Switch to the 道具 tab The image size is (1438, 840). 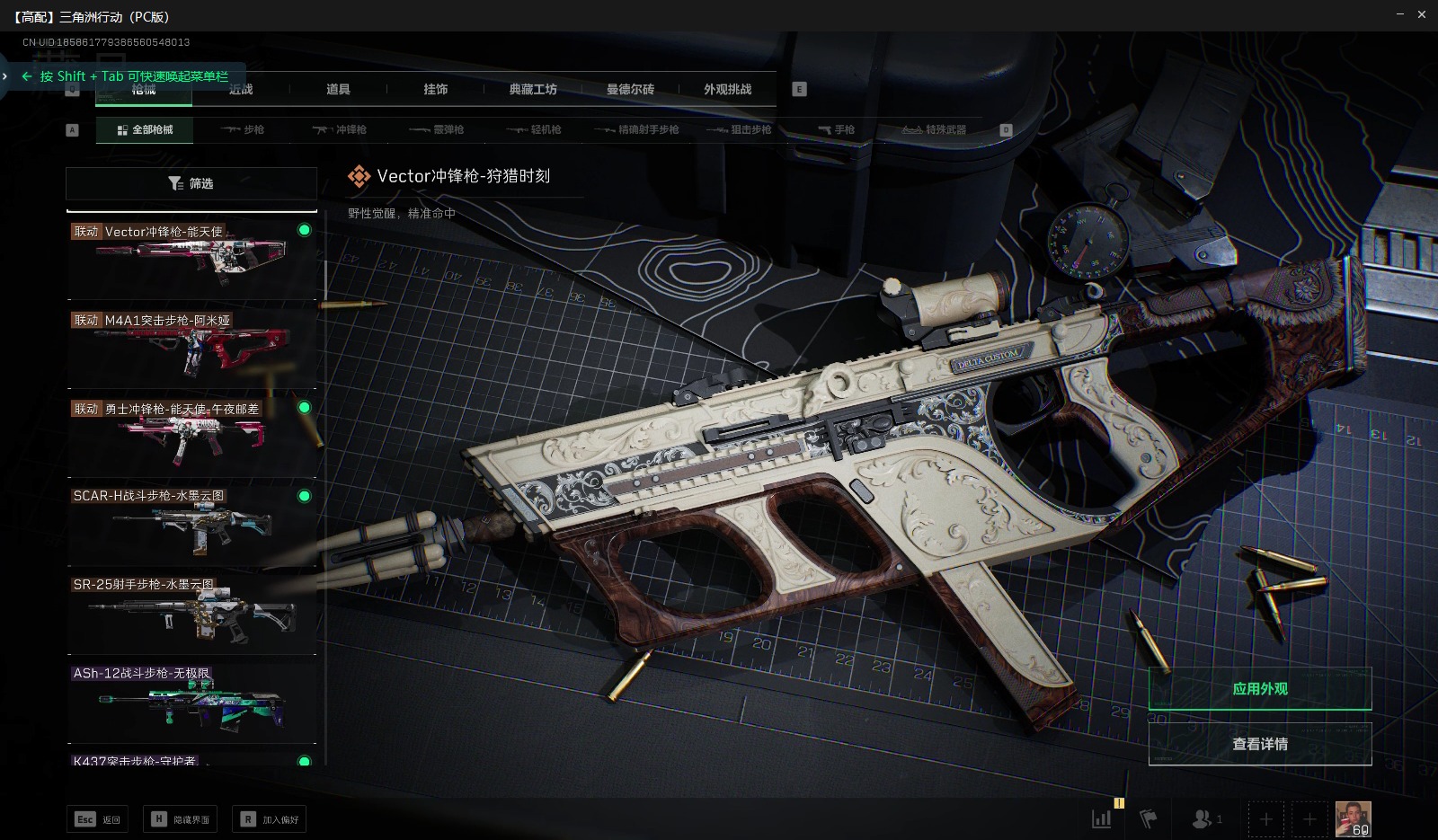tap(338, 89)
